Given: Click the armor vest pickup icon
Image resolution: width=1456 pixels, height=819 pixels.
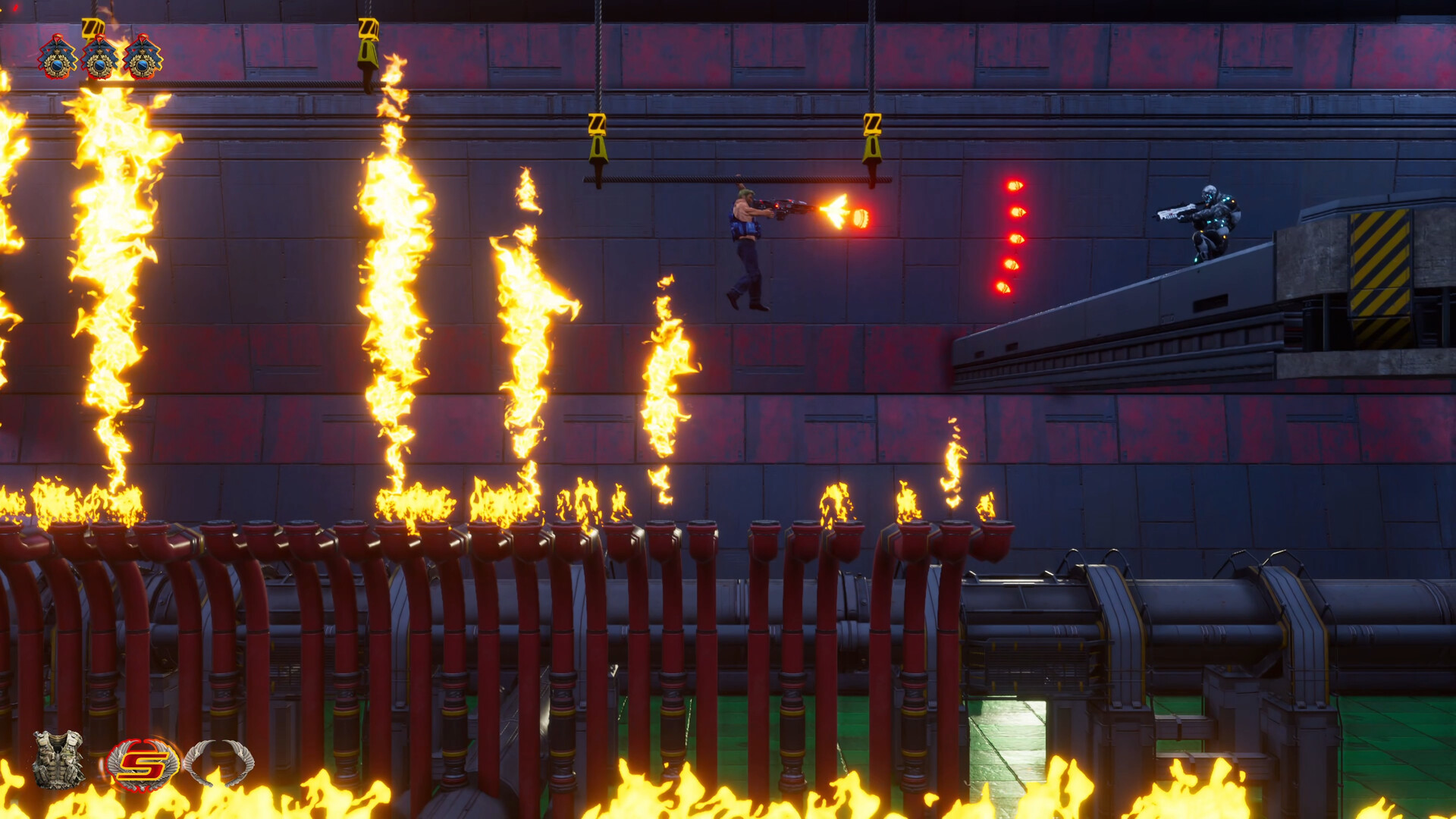Looking at the screenshot, I should (57, 760).
